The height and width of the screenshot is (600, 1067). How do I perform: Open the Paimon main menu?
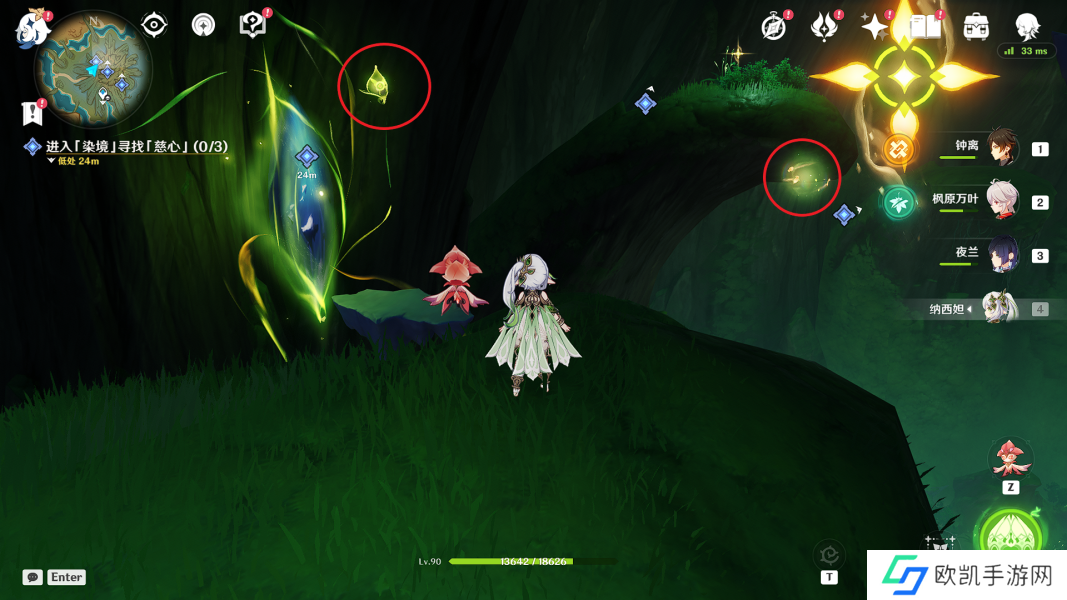[33, 29]
